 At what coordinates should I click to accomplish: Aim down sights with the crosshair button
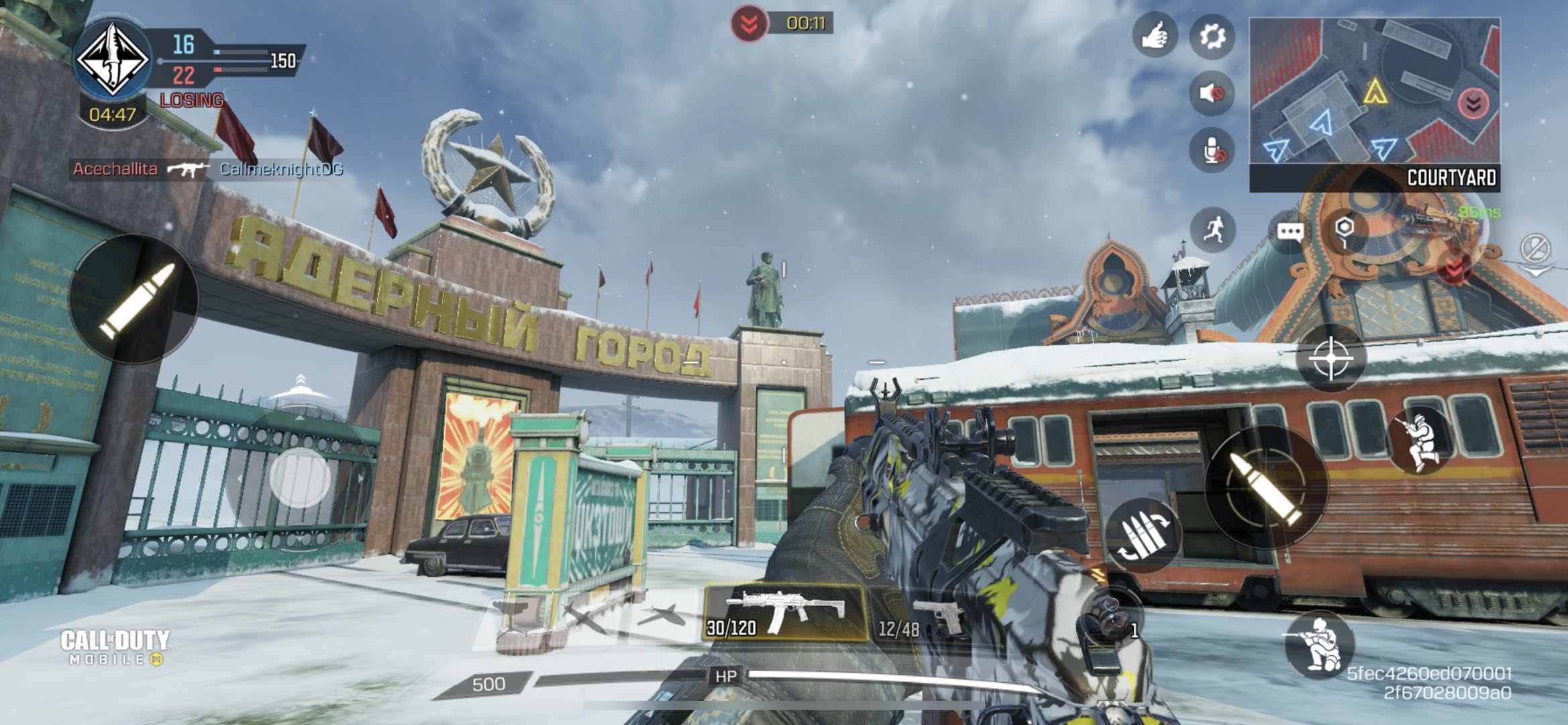[1331, 358]
